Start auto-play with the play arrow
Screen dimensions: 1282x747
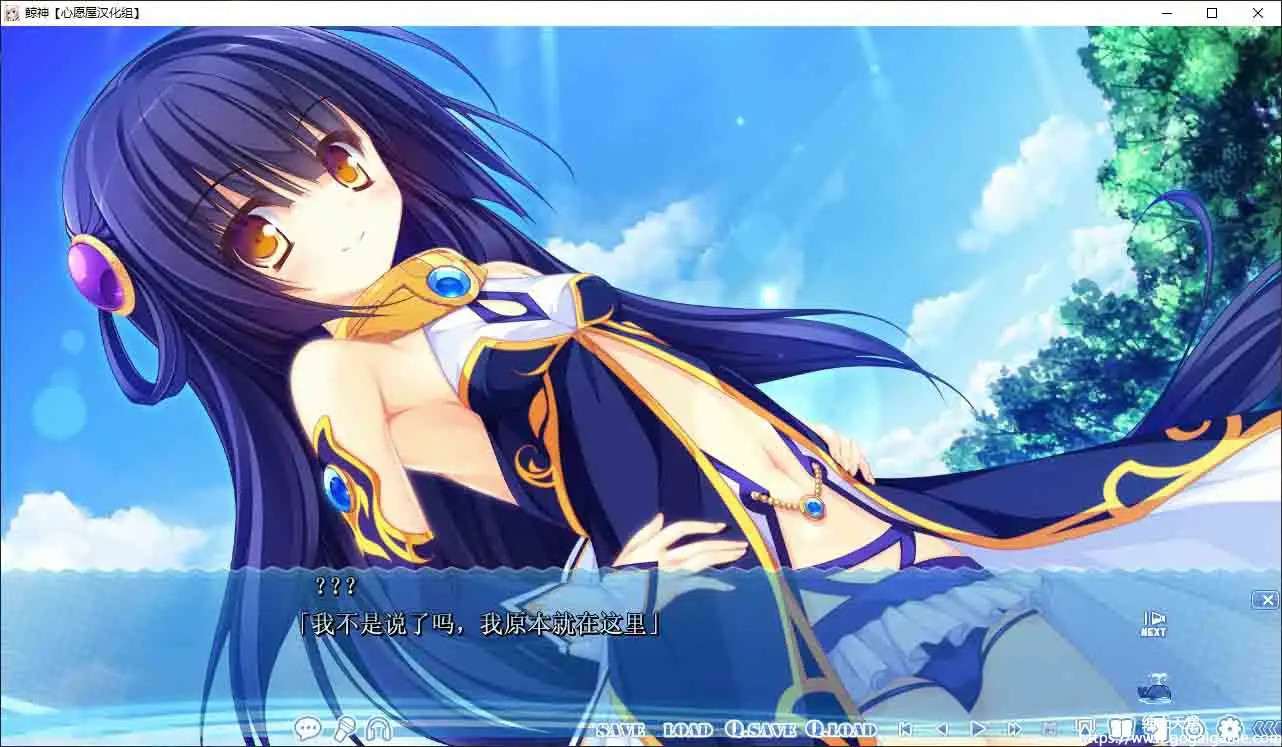[979, 729]
